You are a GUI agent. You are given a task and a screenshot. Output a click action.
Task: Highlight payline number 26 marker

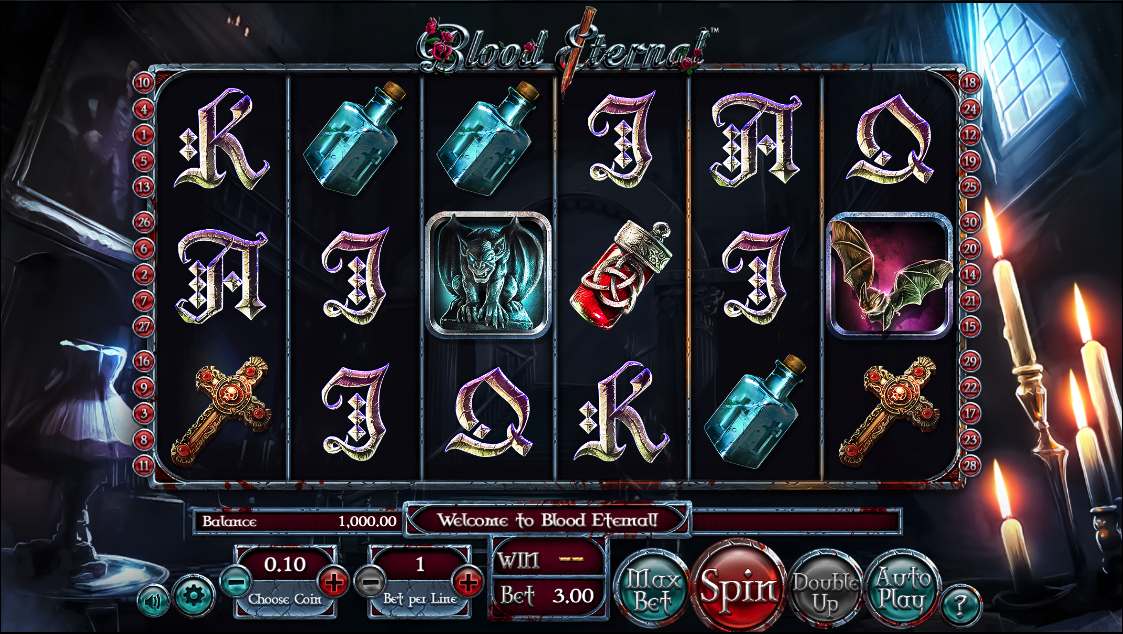[144, 222]
